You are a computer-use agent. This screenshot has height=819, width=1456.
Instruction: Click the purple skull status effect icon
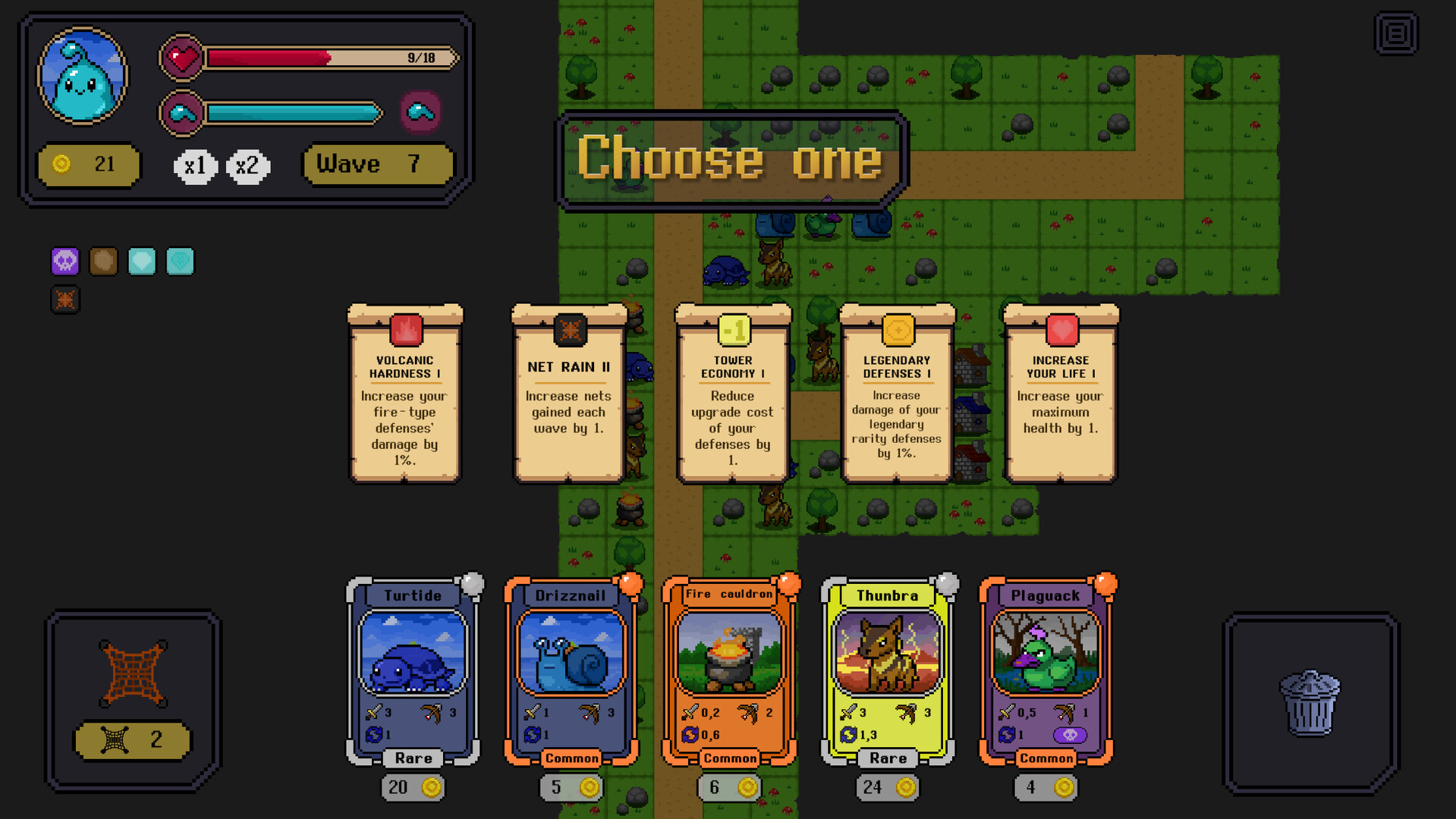64,261
